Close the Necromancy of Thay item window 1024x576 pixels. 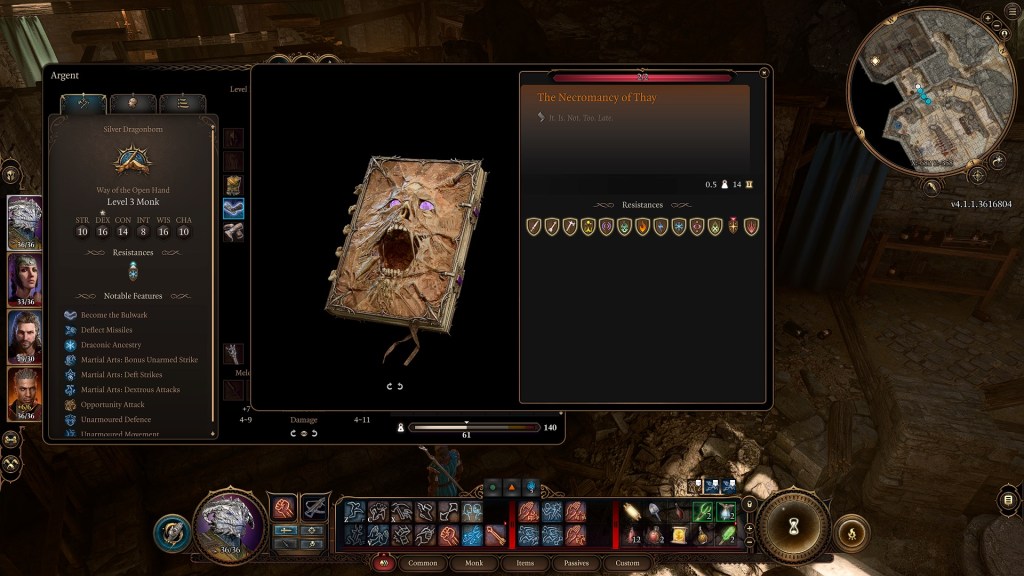click(764, 72)
